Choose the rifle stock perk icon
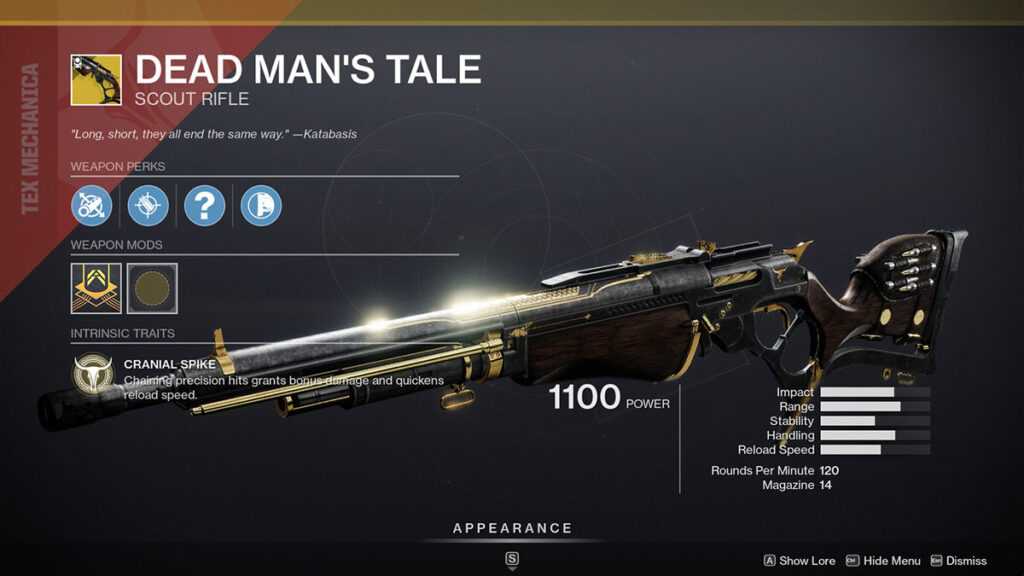 (x=261, y=205)
